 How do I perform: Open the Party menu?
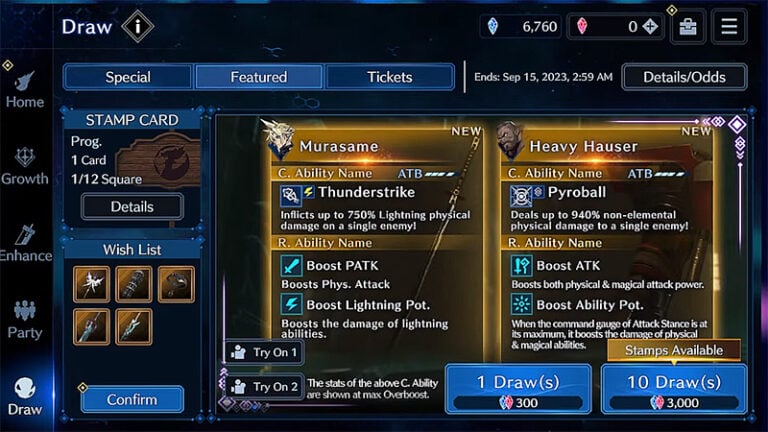[x=24, y=320]
